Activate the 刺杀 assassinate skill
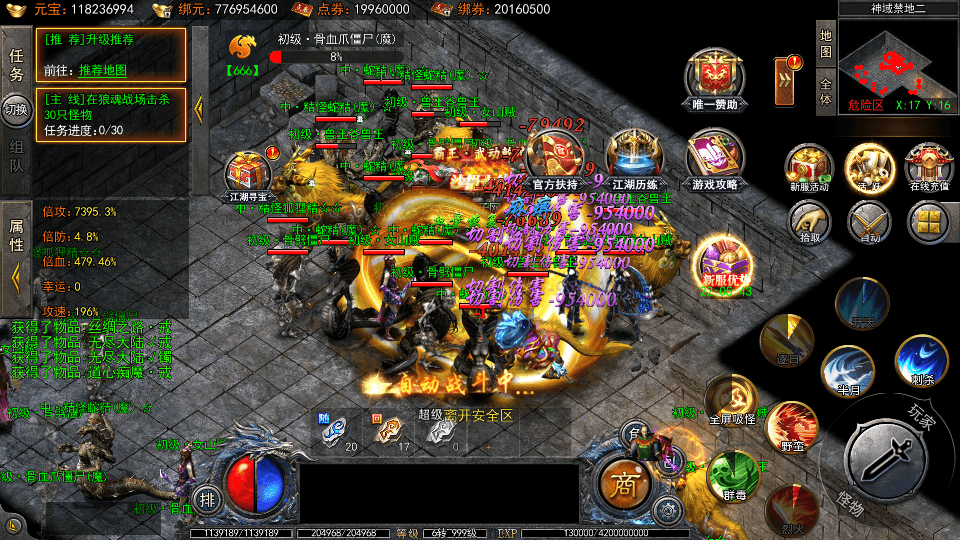Screen dimensions: 960x540 (920, 360)
